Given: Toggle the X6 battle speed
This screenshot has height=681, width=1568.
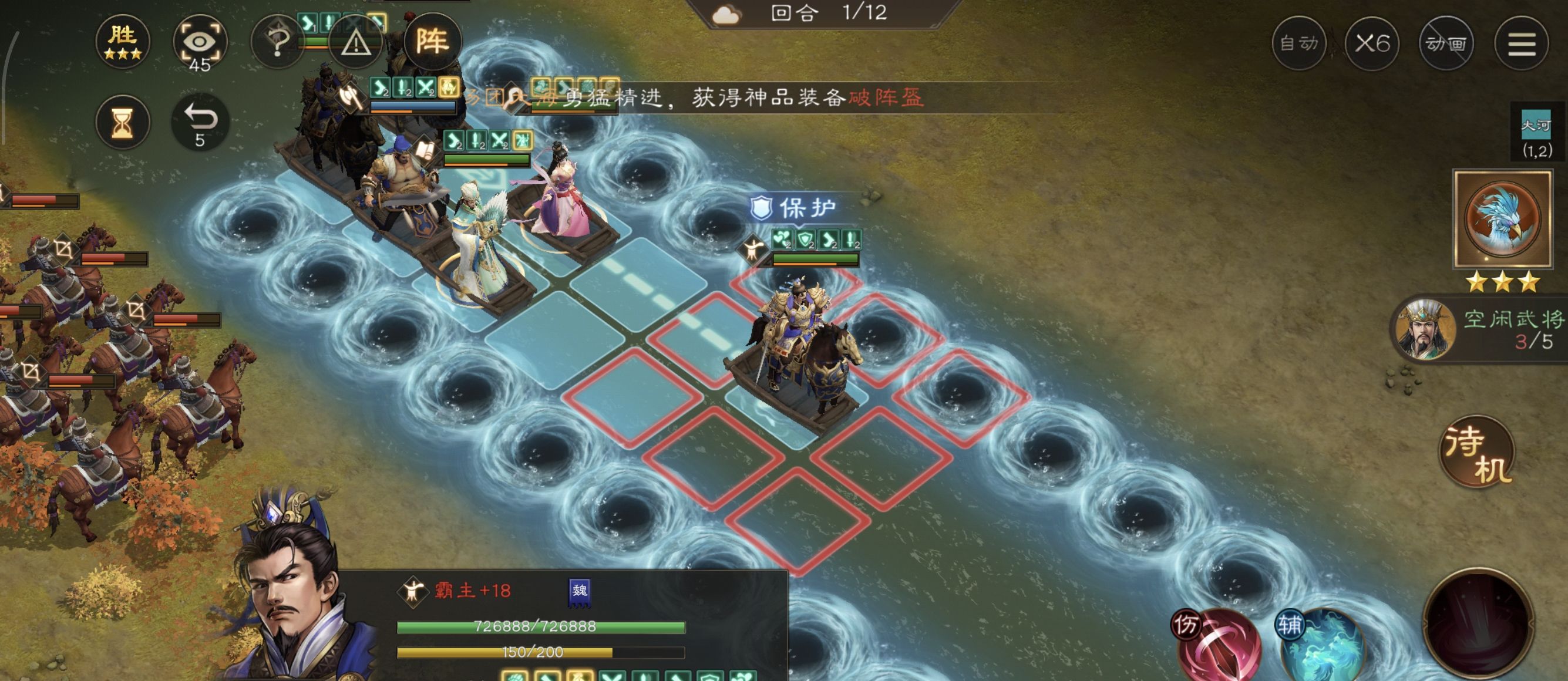Looking at the screenshot, I should coord(1373,43).
